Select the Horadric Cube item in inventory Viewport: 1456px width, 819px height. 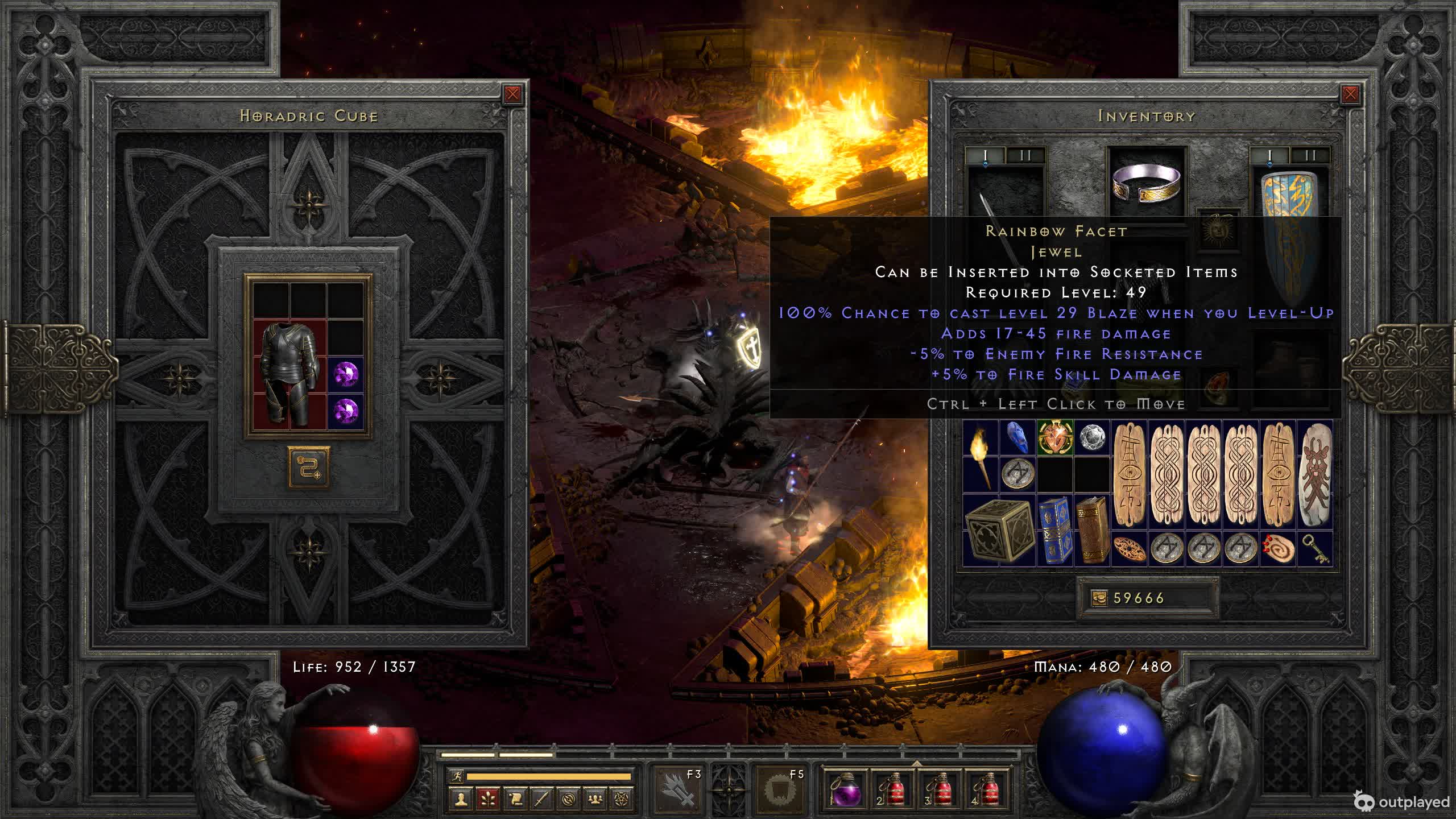[999, 530]
